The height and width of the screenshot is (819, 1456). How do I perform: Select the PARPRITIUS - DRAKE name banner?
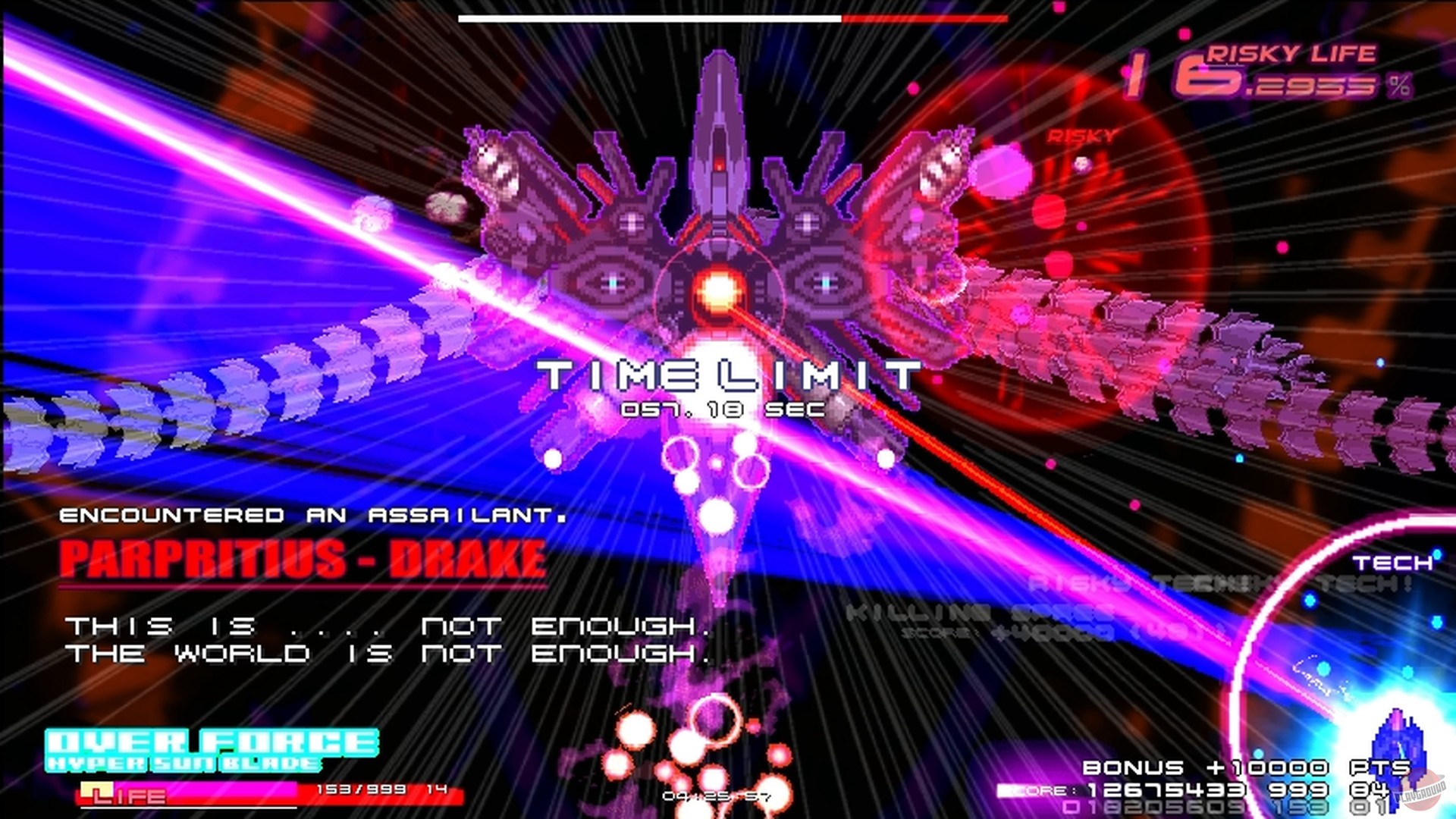click(x=303, y=559)
